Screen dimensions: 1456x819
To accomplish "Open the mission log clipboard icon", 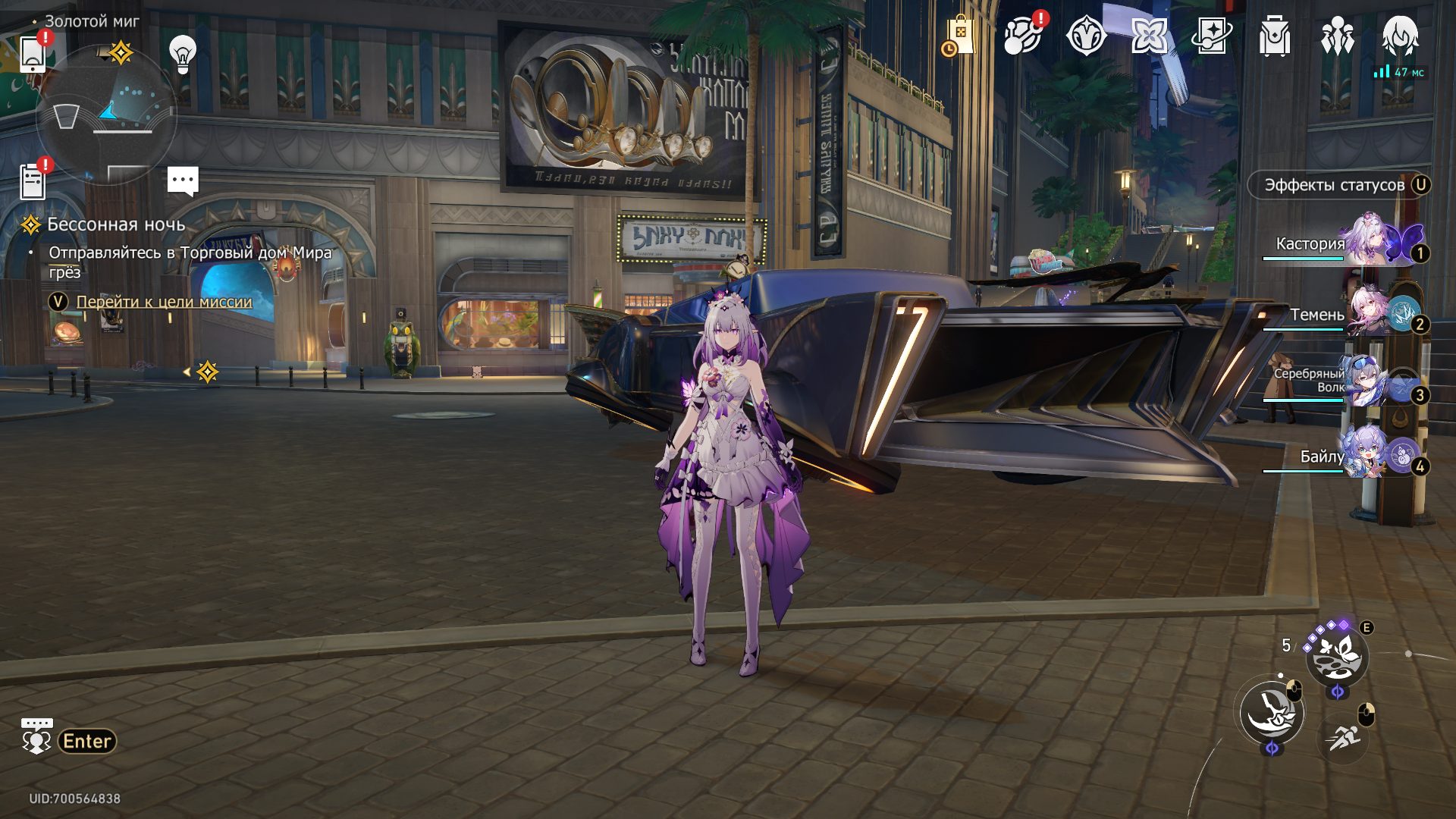I will point(33,181).
